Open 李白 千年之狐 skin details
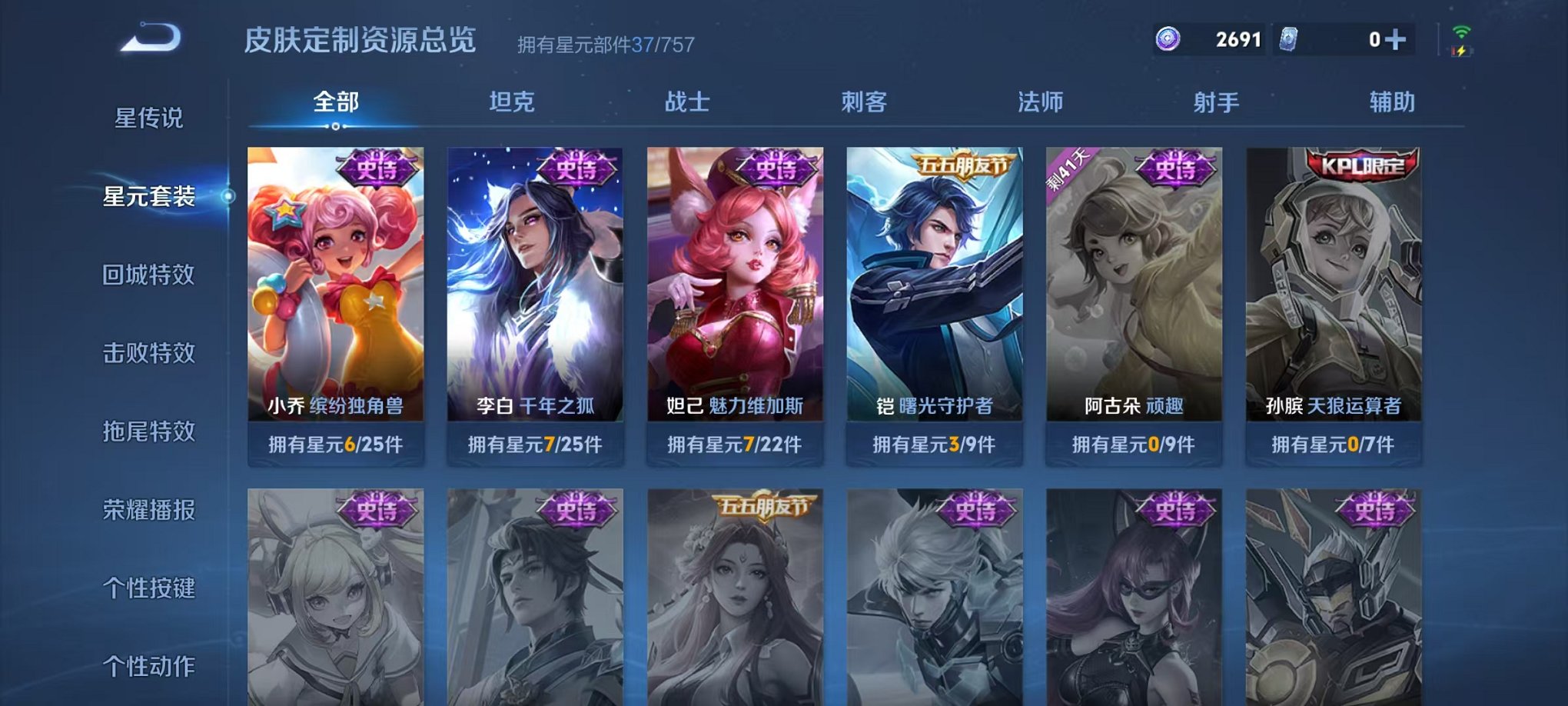This screenshot has width=1568, height=706. point(537,292)
